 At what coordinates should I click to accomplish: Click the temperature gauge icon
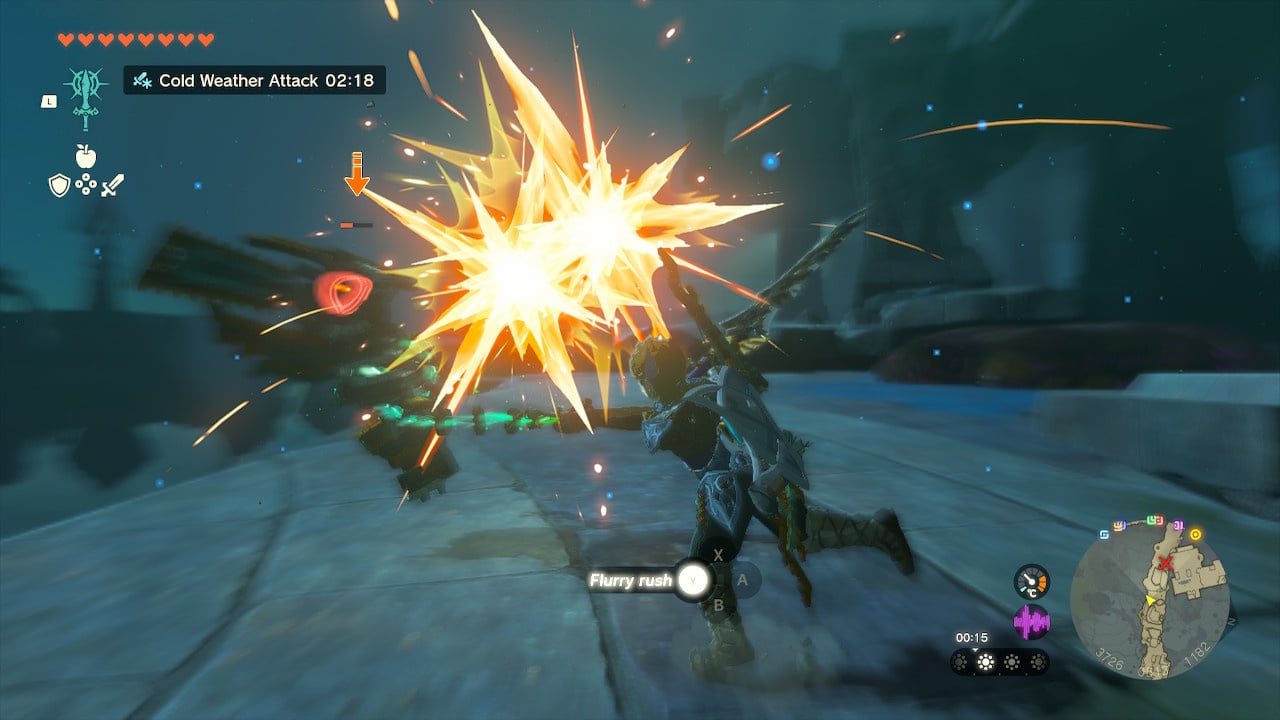pos(1031,581)
